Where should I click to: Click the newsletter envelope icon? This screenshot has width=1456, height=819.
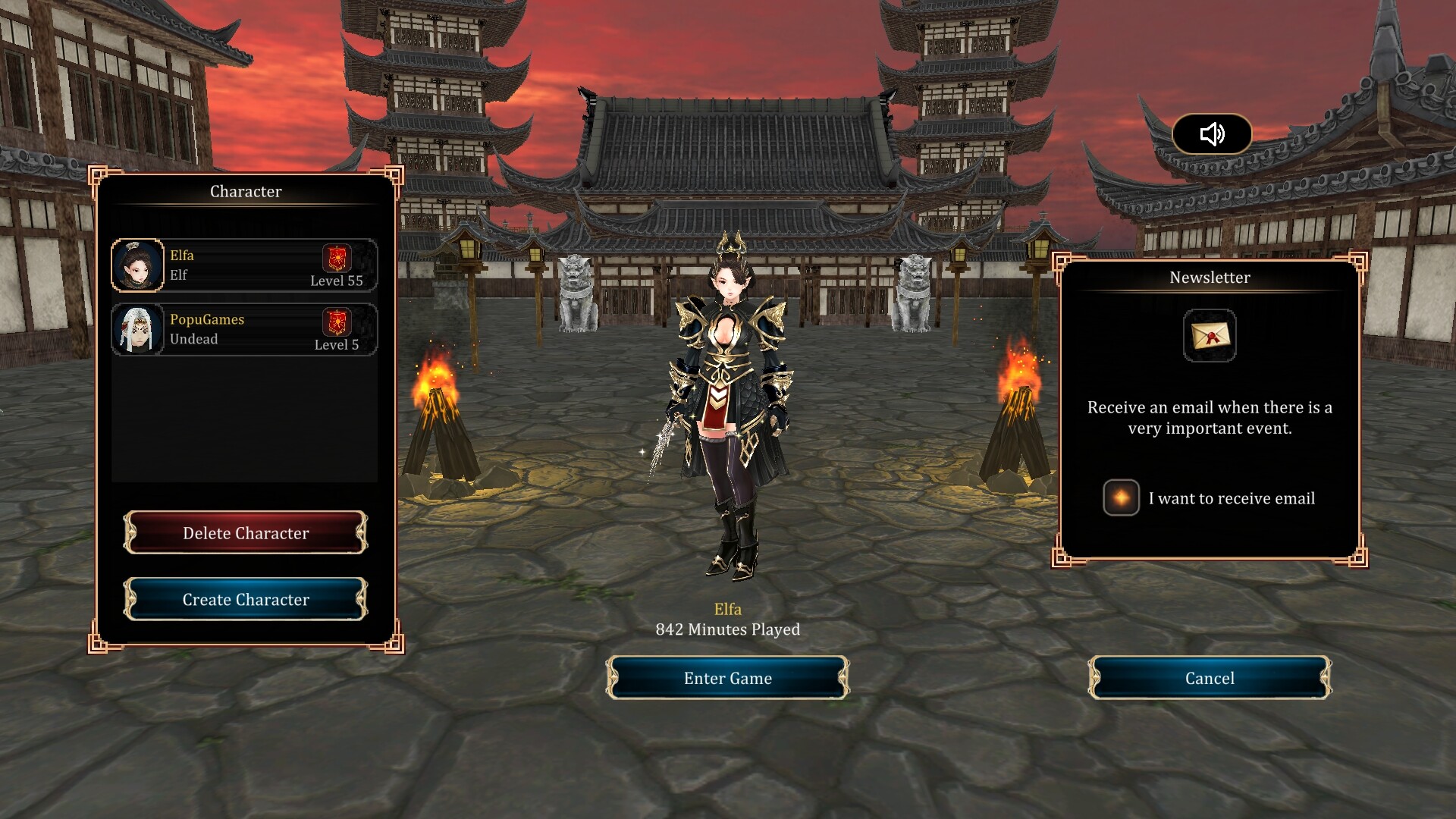1210,335
